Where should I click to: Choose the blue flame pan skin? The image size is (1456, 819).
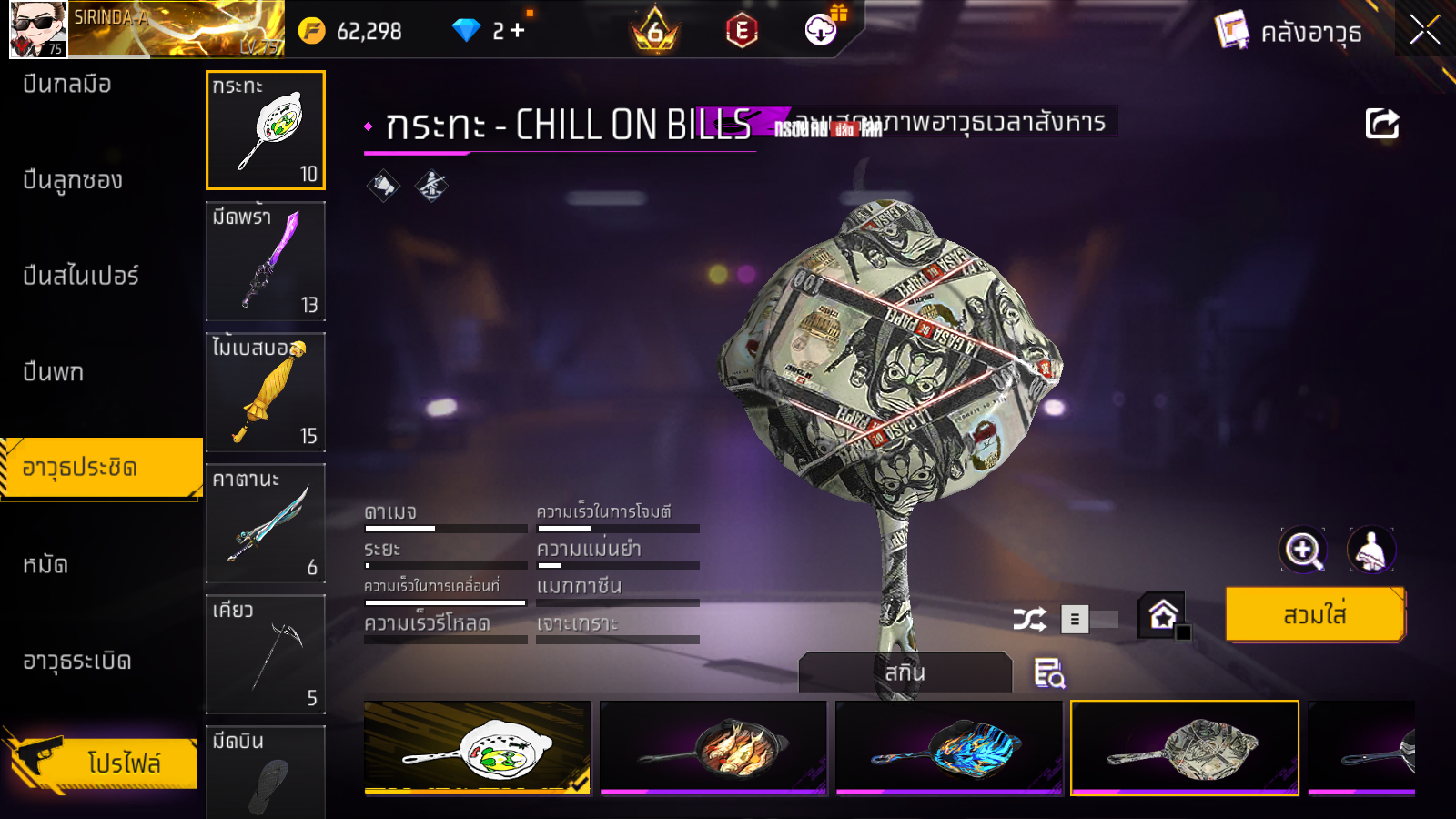949,747
